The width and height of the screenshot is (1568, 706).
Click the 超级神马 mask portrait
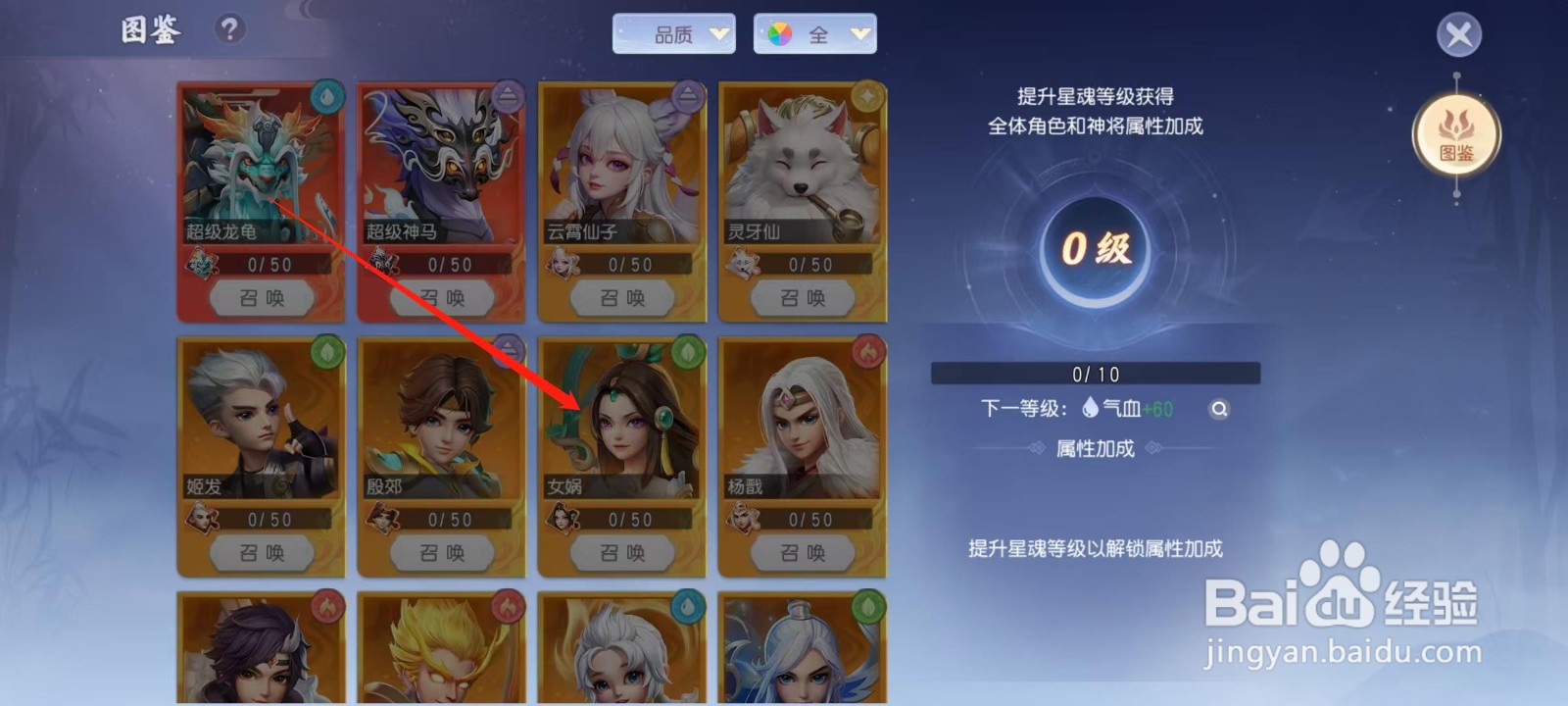(440, 167)
